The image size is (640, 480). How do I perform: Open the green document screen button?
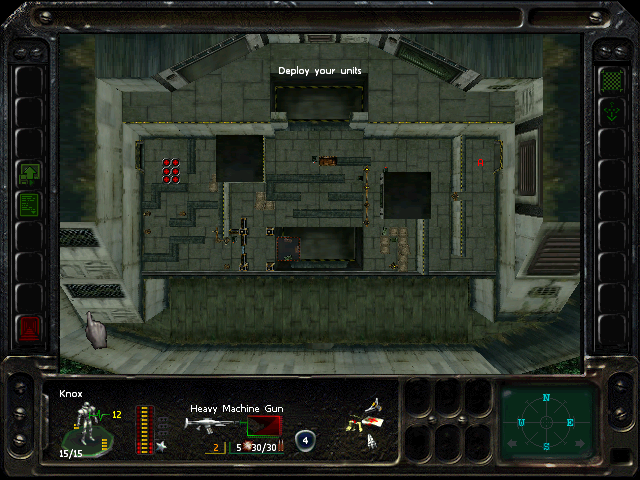click(29, 205)
